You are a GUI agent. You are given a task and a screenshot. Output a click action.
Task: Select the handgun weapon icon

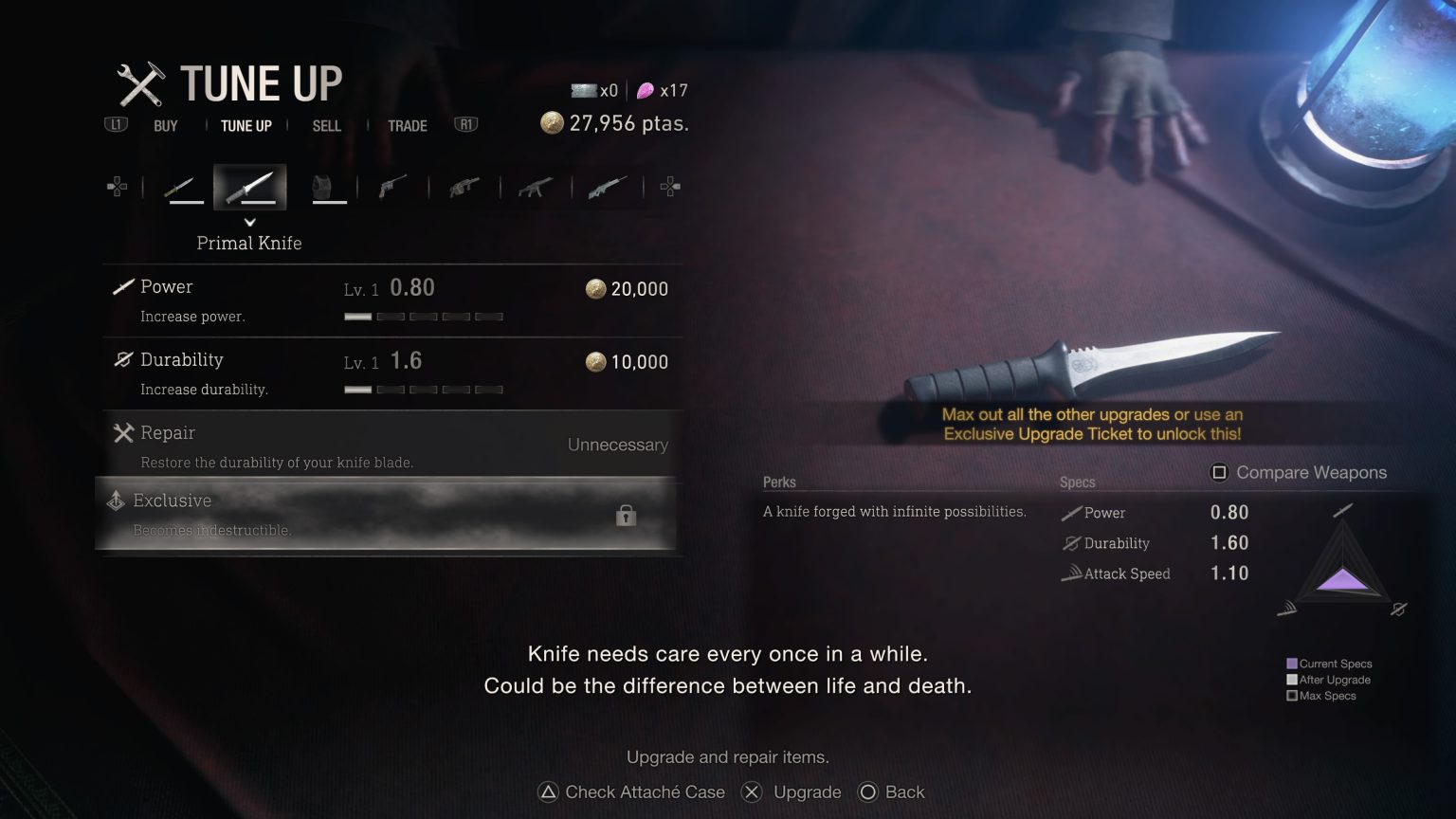click(x=393, y=187)
